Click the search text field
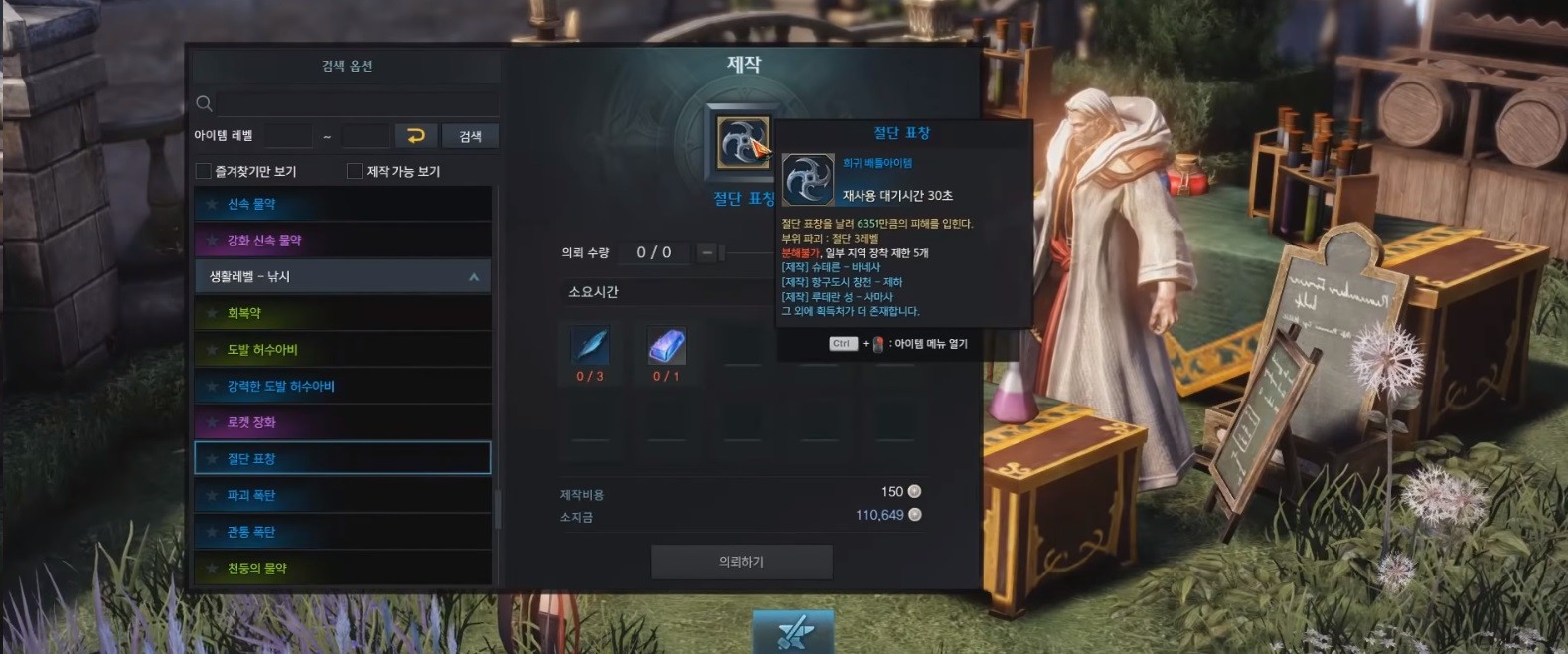Screen dimensions: 1568x654 tap(357, 103)
